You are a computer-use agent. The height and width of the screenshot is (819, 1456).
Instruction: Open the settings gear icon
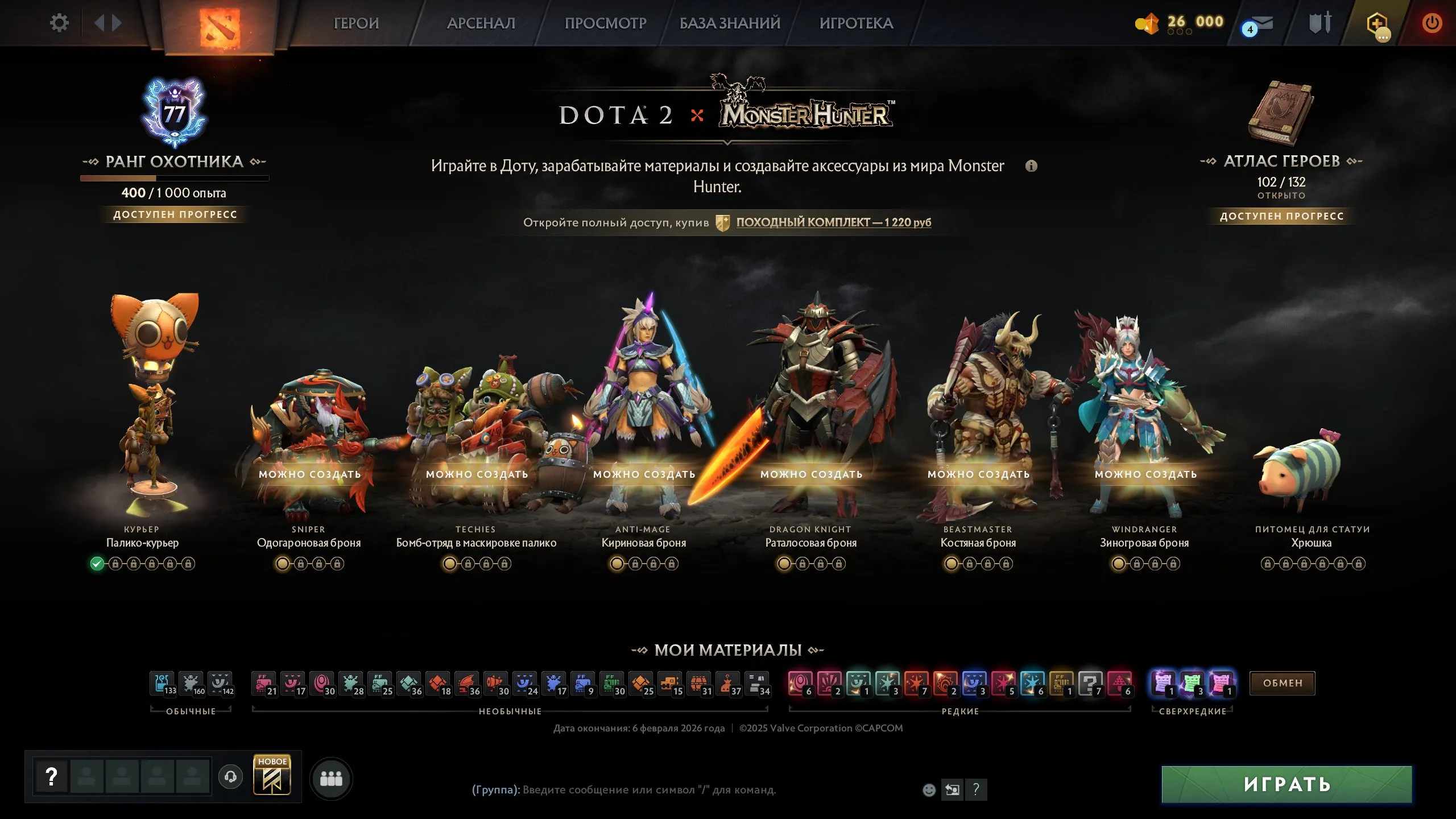[x=59, y=22]
